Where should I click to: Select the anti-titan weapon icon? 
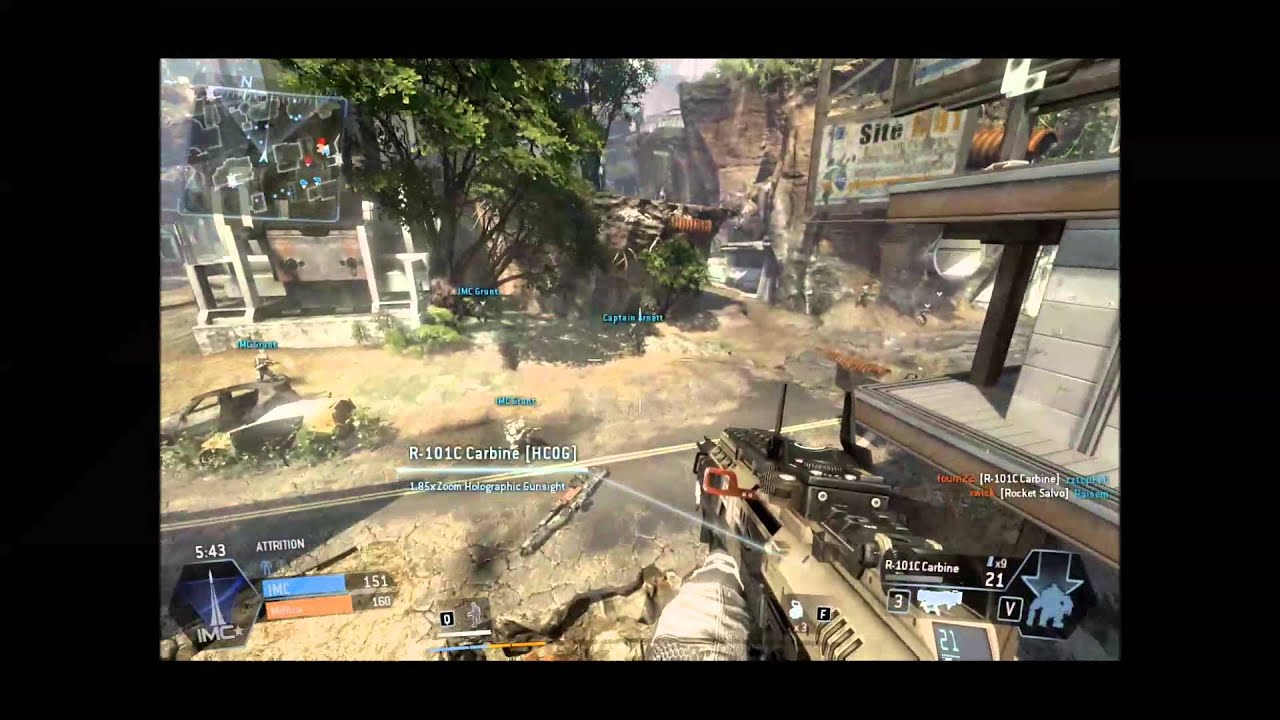pyautogui.click(x=939, y=601)
